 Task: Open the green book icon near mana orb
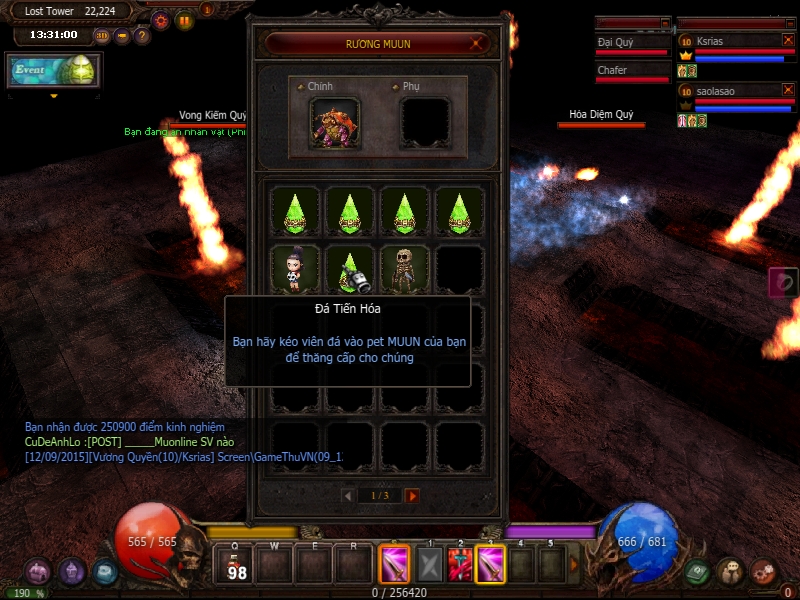point(697,571)
